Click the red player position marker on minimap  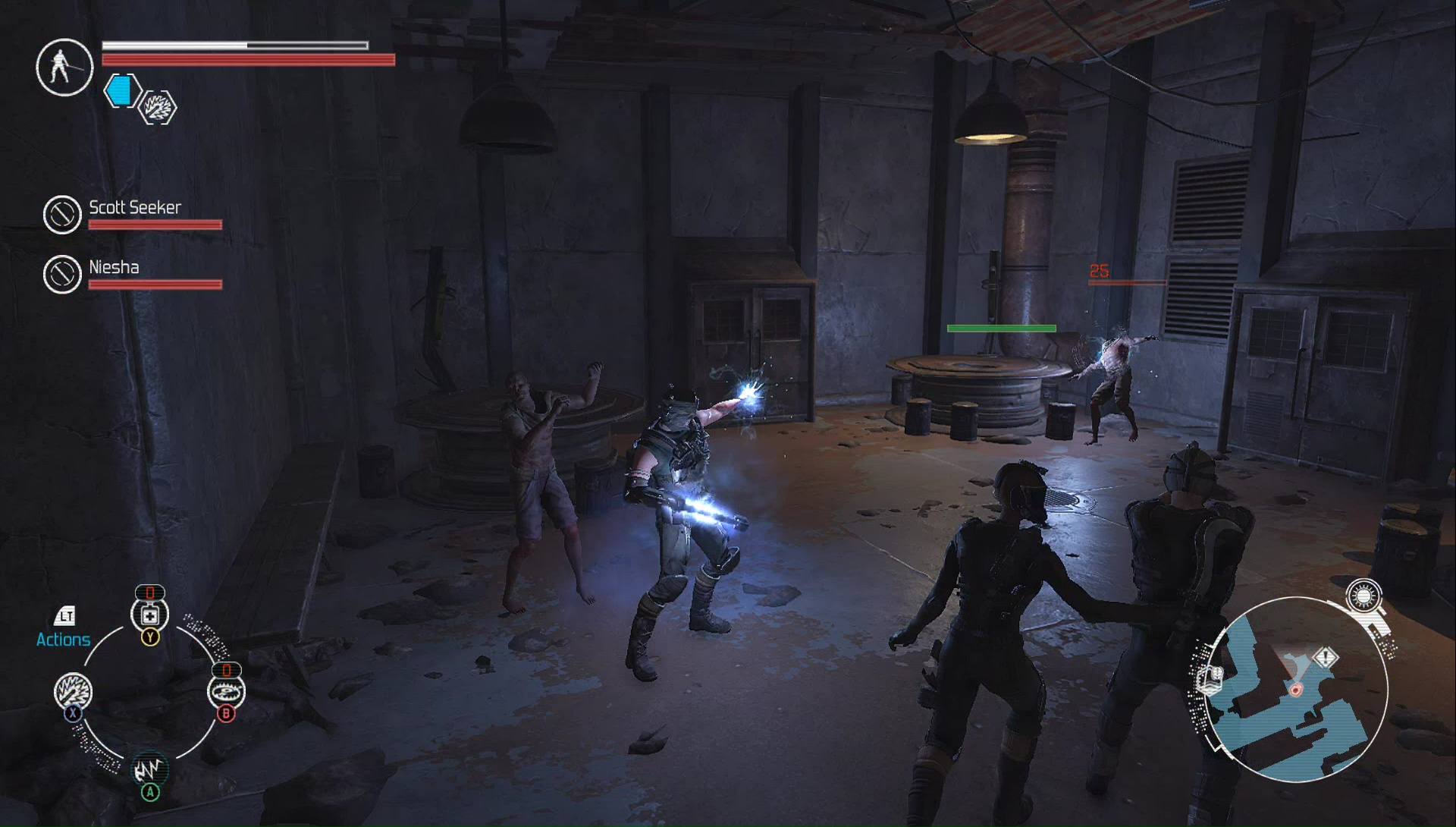point(1296,690)
